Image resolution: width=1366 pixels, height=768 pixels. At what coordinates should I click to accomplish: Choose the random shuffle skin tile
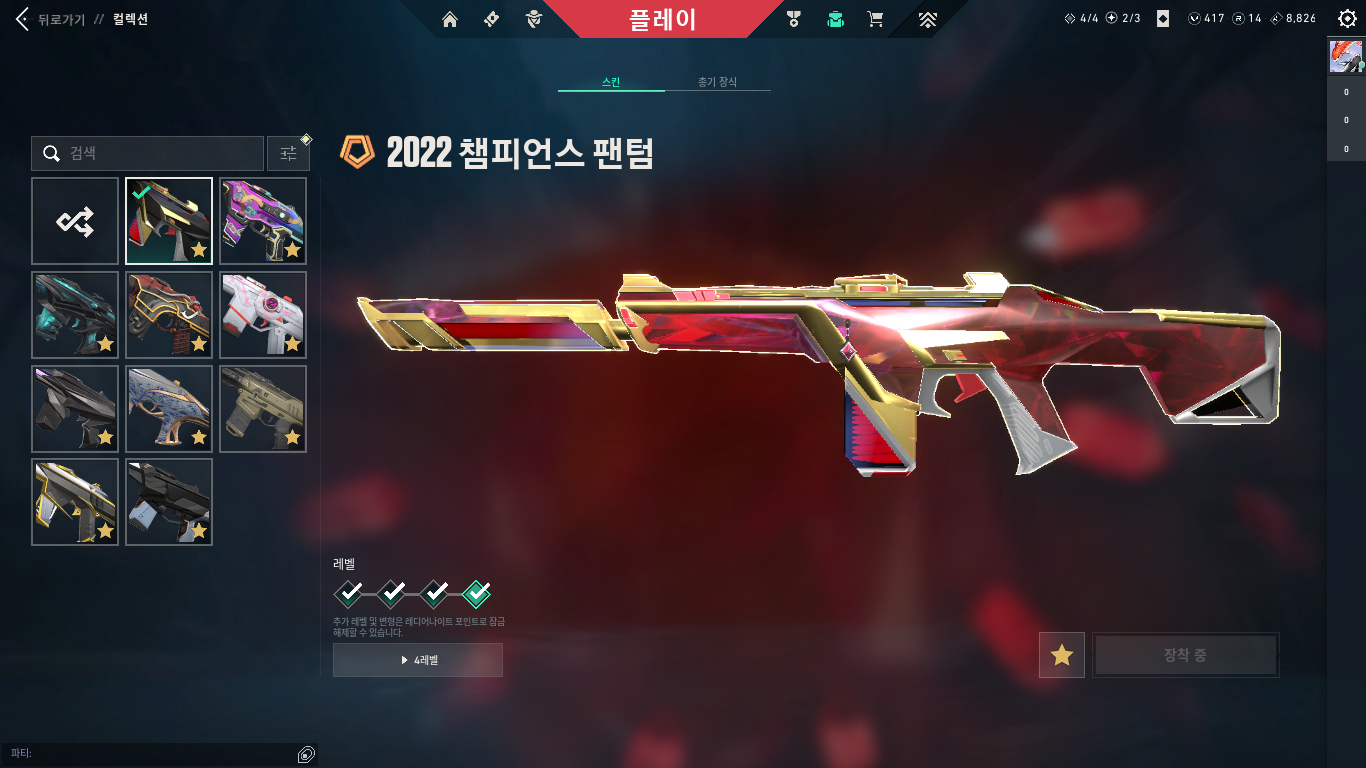[x=75, y=221]
